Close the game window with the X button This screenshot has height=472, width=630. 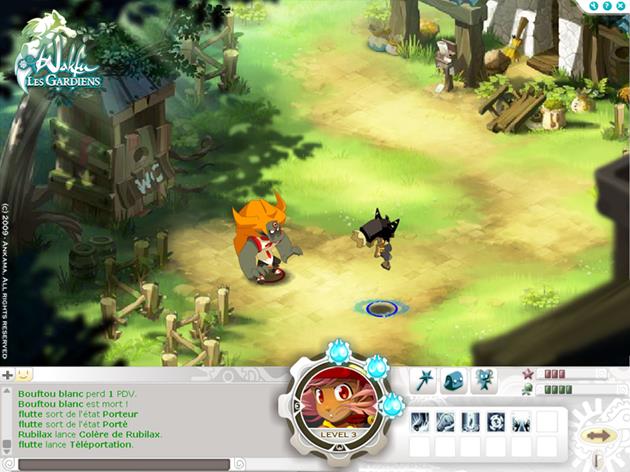(621, 6)
